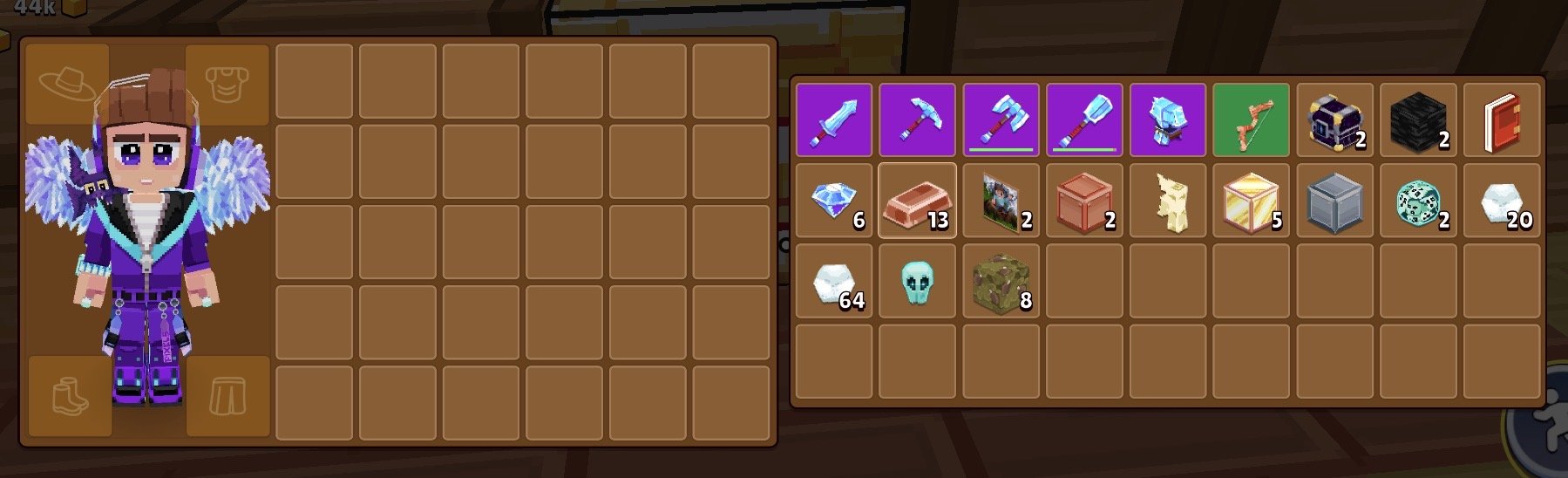Select the diamond sword hotbar slot
The image size is (1568, 478).
coord(833,120)
